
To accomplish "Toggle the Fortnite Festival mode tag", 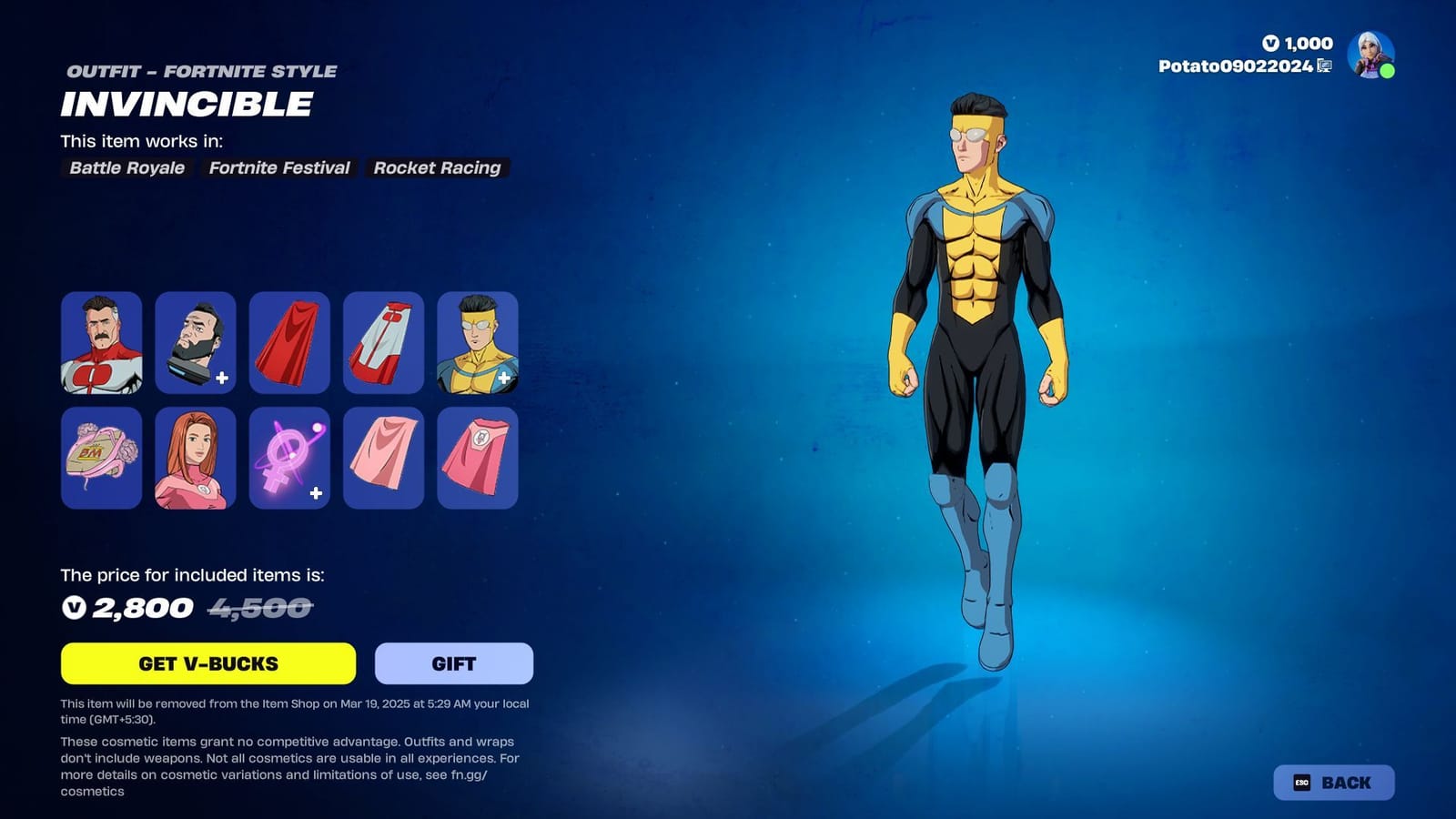I will tap(279, 167).
